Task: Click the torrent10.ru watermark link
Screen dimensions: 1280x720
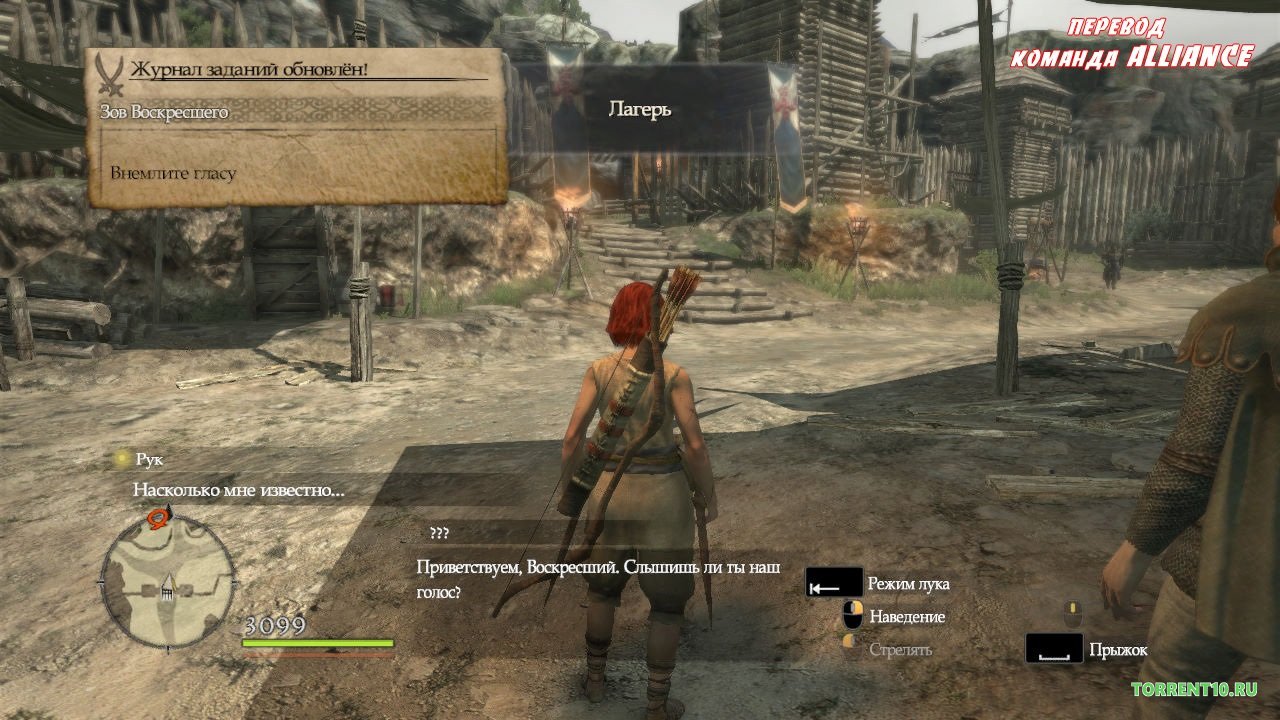Action: coord(1193,689)
